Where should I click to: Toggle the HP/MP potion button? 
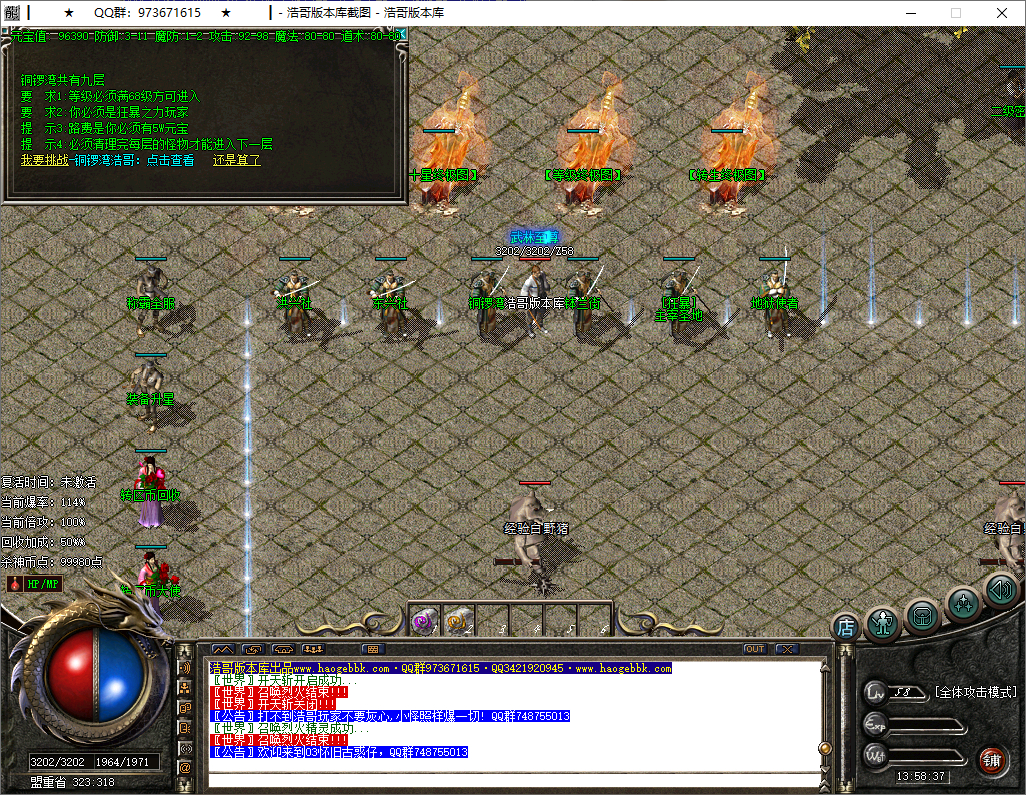coord(35,583)
